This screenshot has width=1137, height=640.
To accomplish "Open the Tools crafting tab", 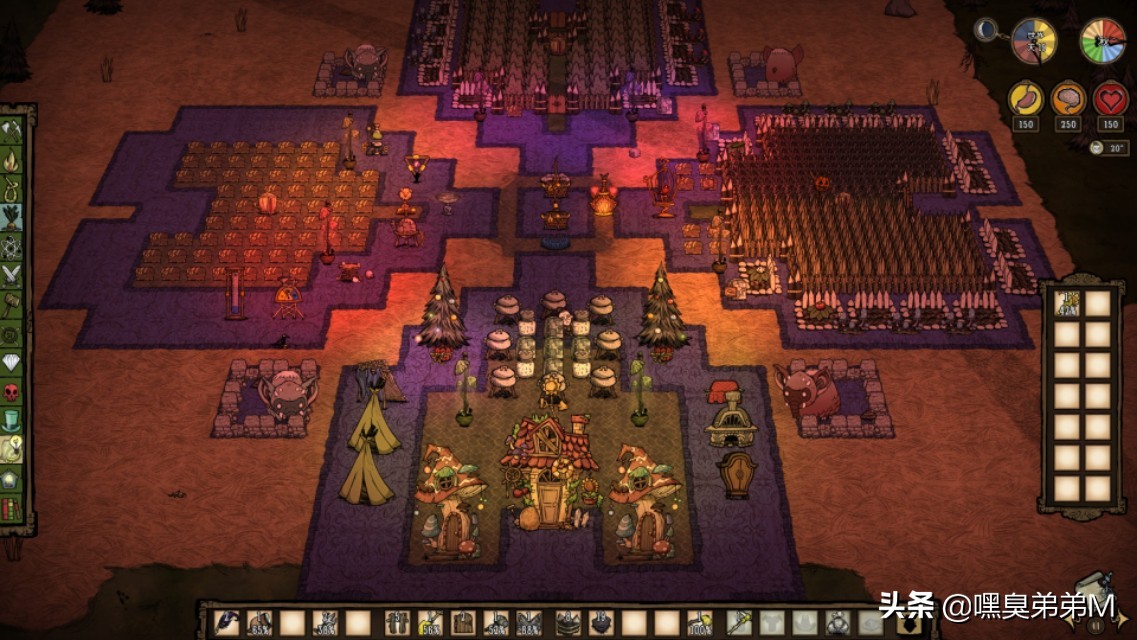I will 13,129.
